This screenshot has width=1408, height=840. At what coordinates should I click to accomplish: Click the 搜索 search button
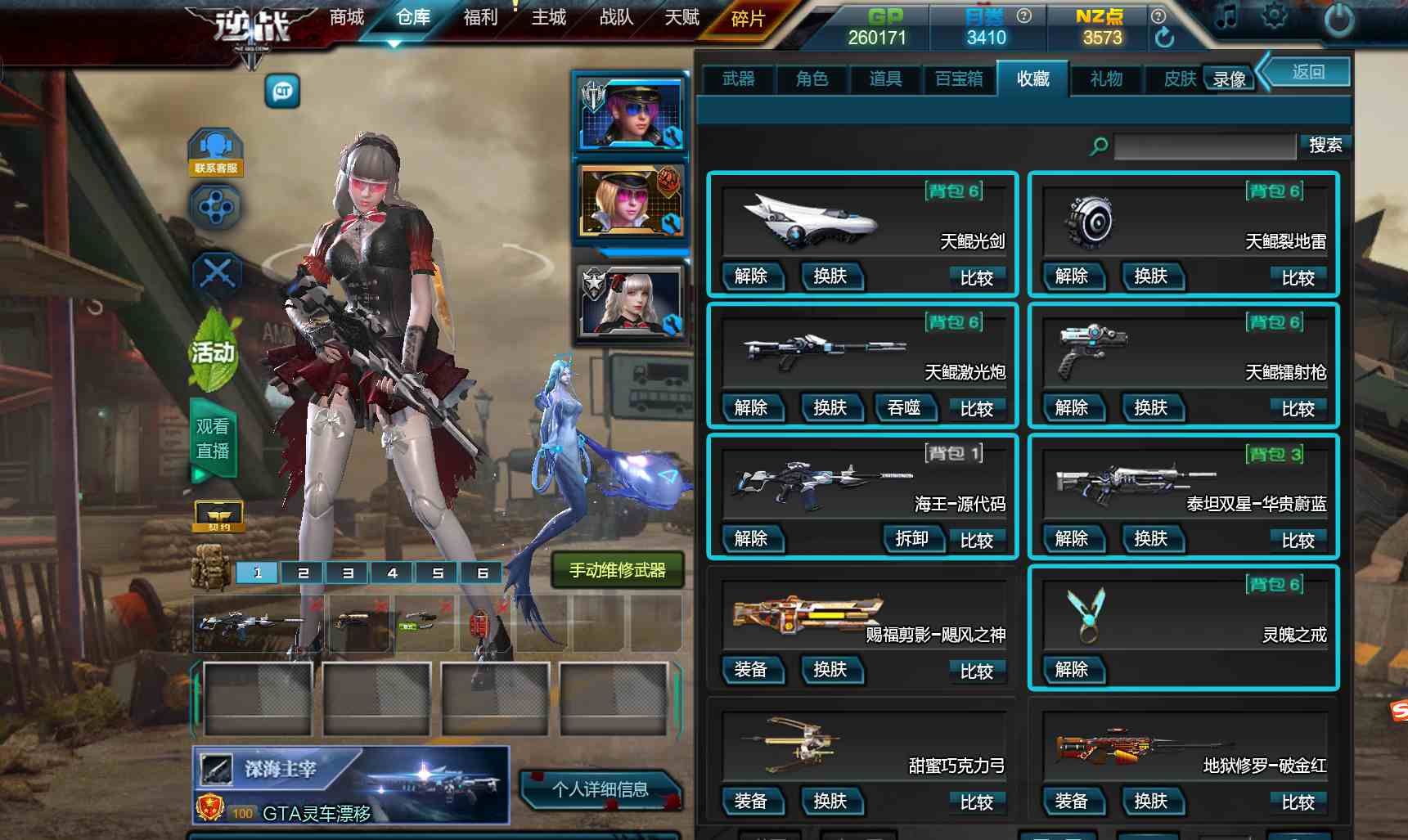pos(1325,146)
